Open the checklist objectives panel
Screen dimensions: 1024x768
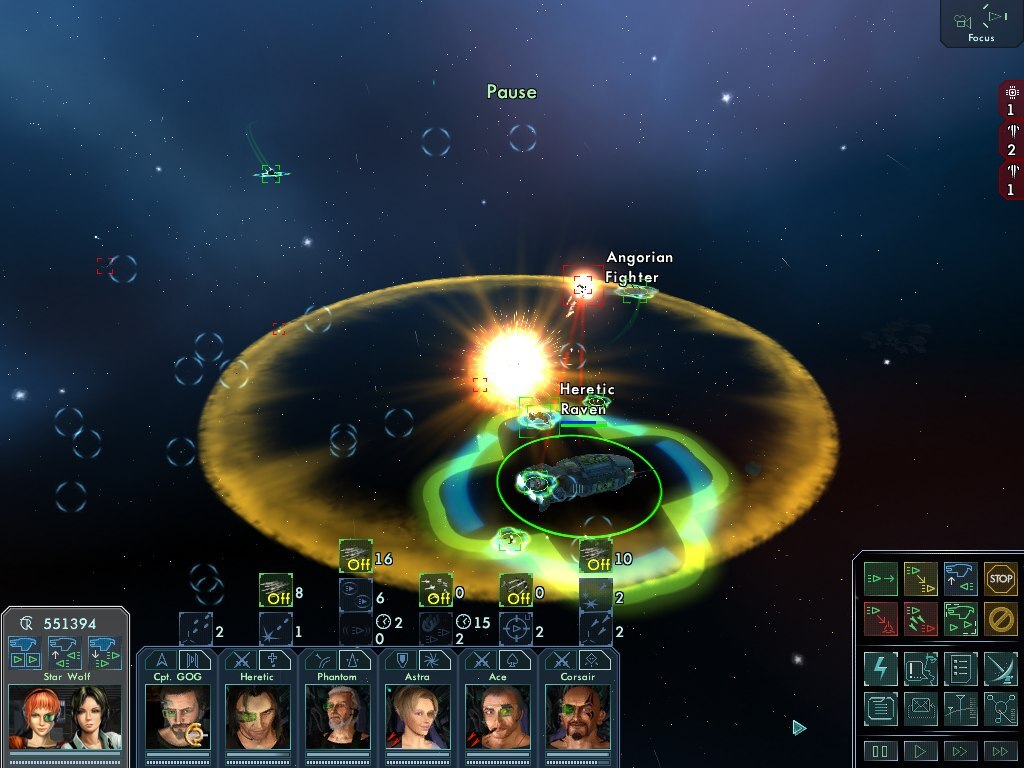pos(960,668)
